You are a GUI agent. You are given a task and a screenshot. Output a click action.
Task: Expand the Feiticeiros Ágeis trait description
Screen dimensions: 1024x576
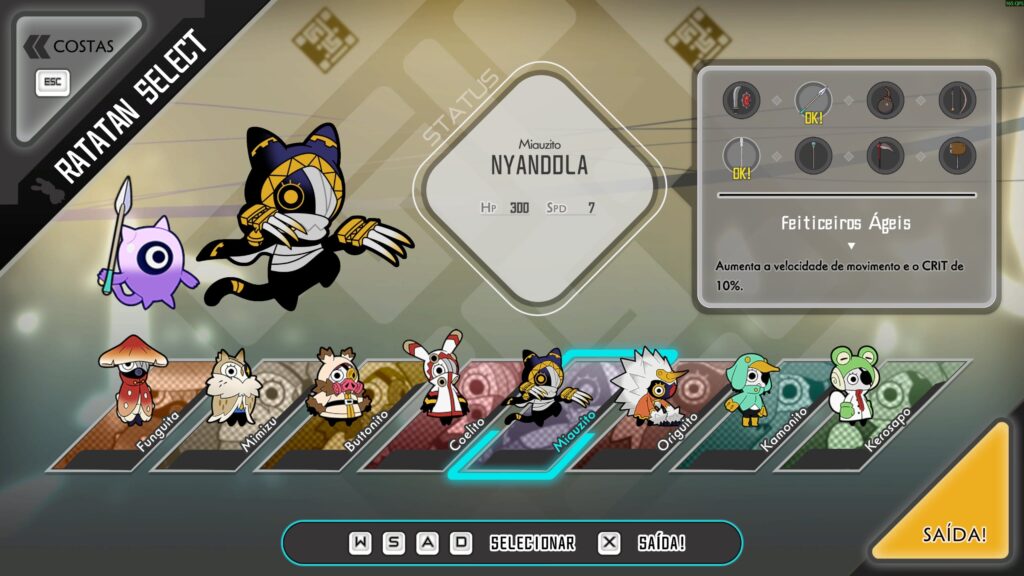pyautogui.click(x=851, y=245)
